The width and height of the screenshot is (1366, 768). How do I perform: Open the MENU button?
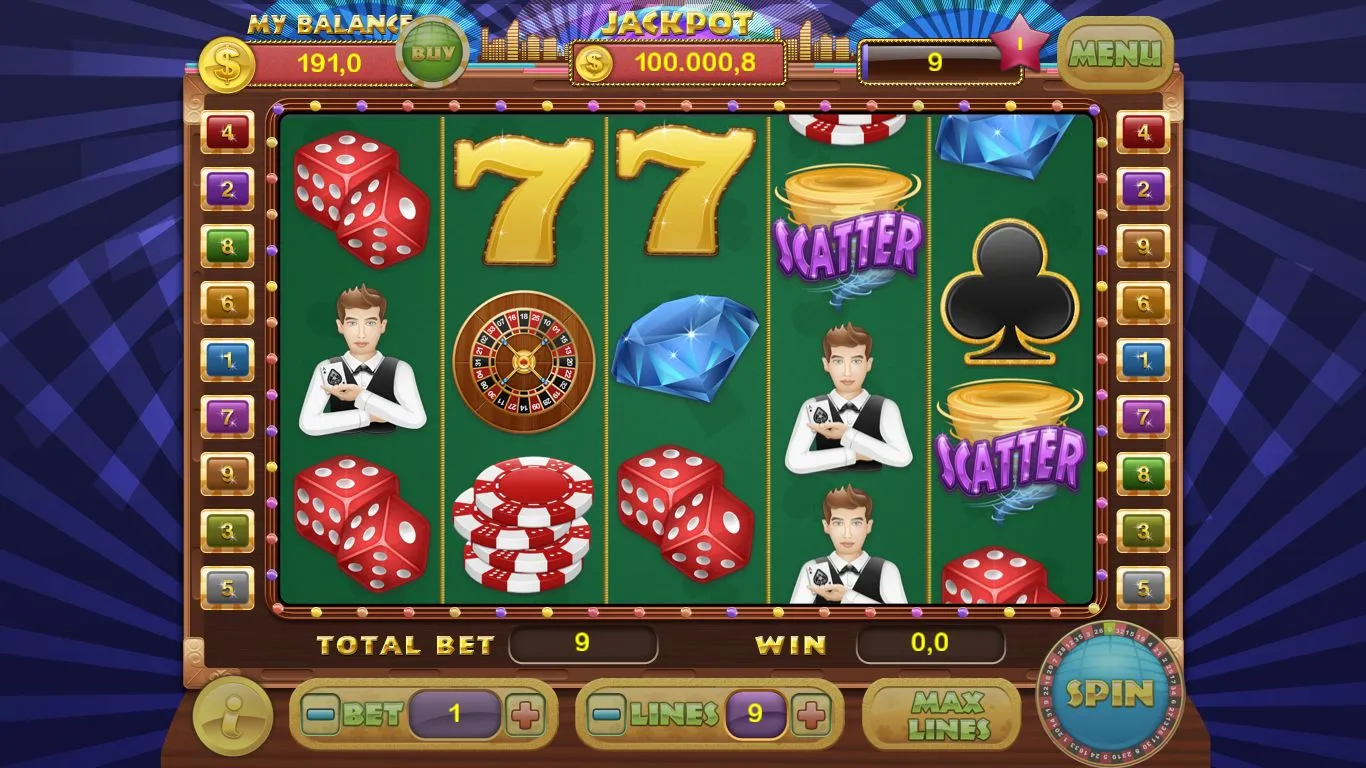pyautogui.click(x=1115, y=53)
